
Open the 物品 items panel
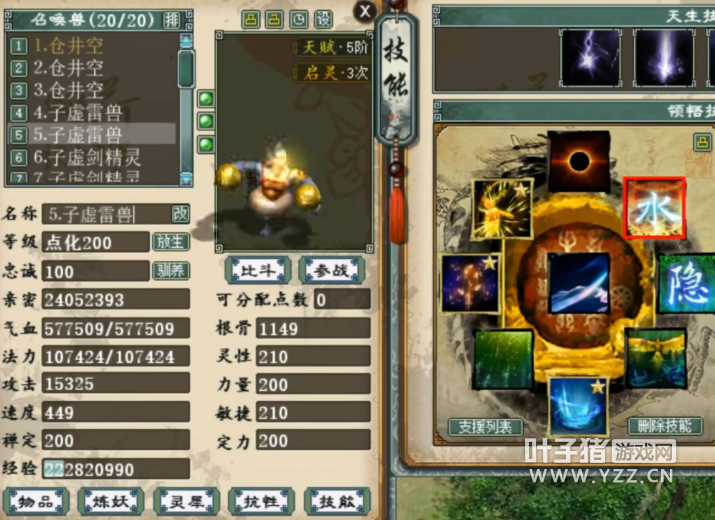[x=36, y=501]
